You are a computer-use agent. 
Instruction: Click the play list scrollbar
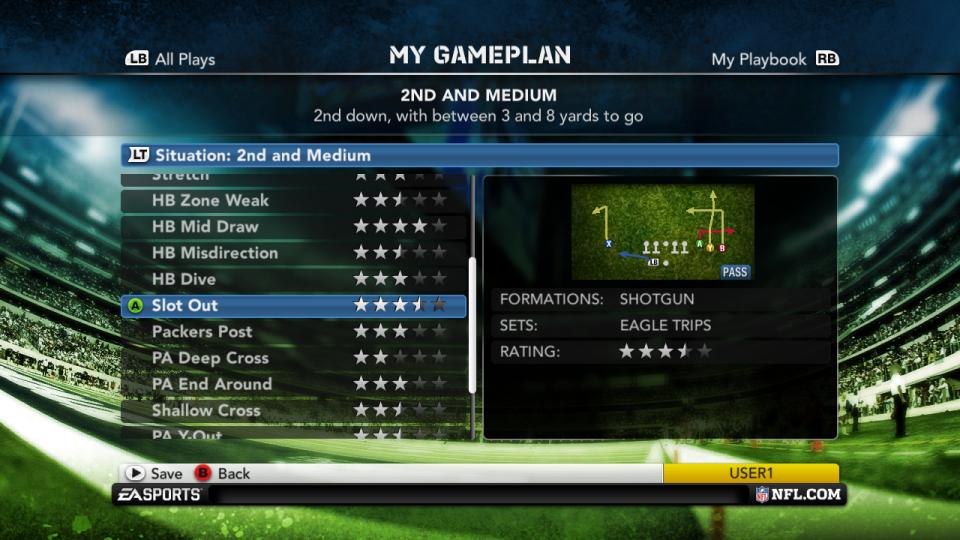click(473, 330)
